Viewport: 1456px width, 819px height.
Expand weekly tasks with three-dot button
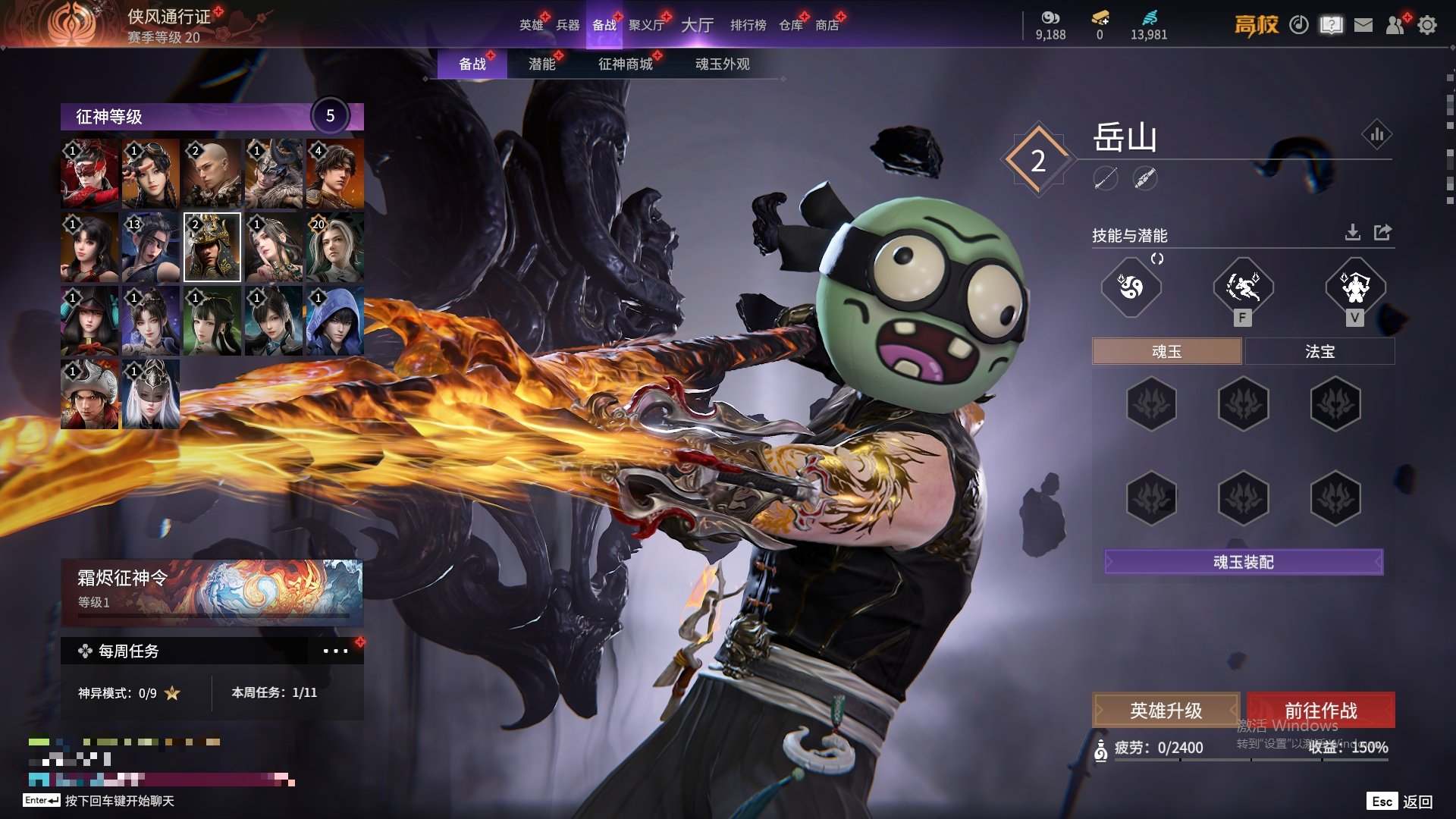(x=335, y=651)
